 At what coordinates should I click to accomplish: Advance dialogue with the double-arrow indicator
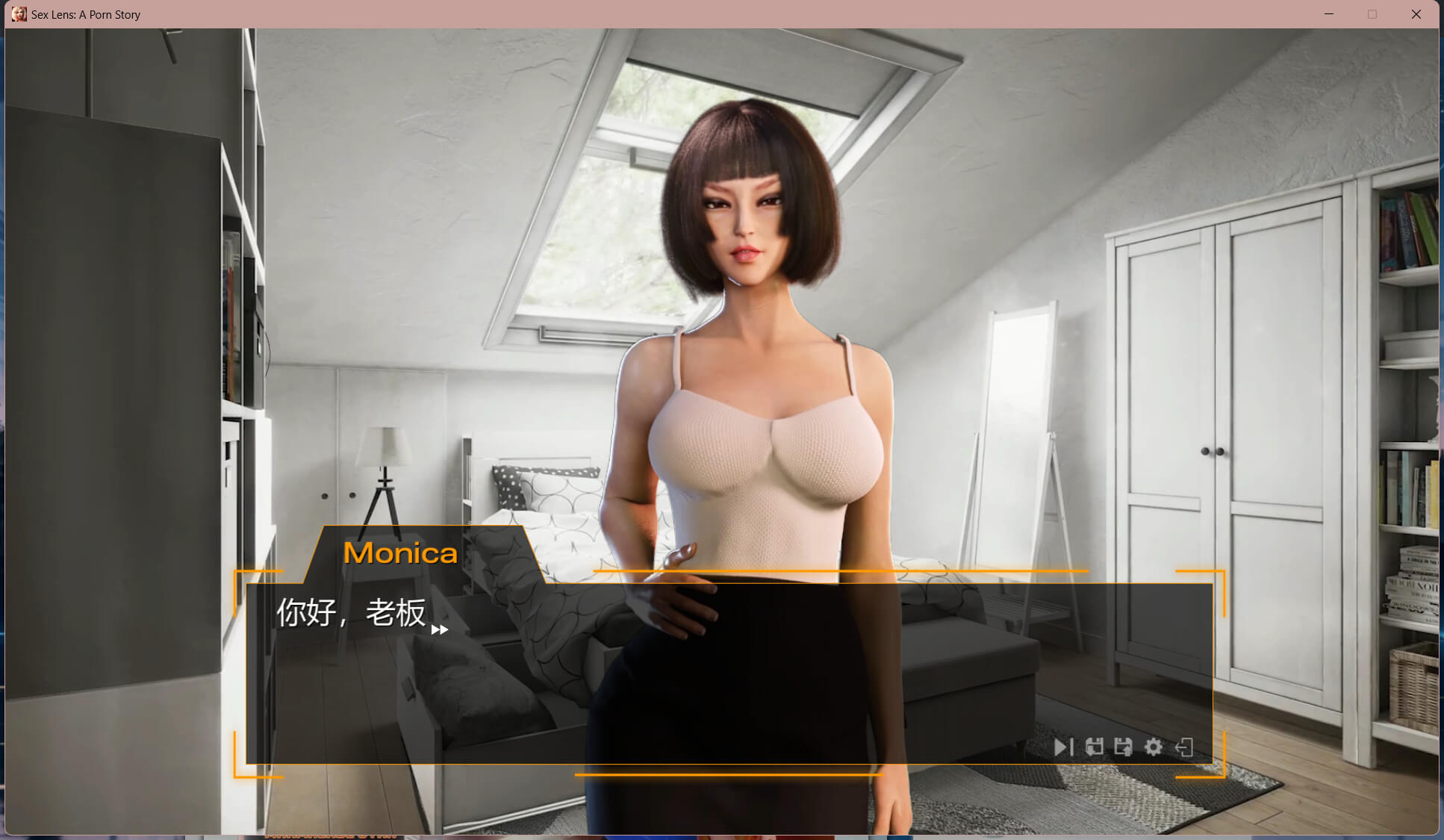click(x=440, y=630)
